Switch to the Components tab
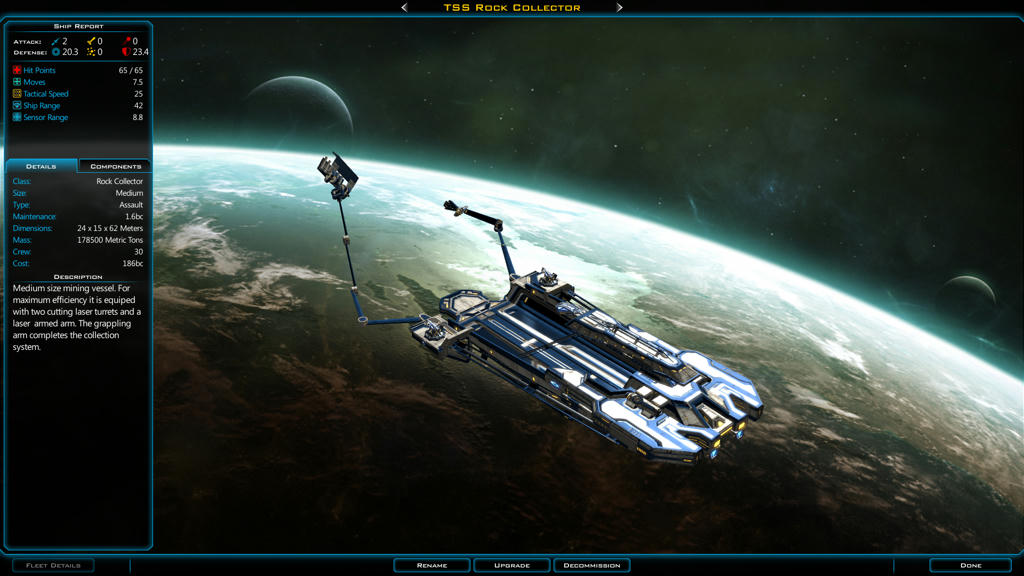This screenshot has width=1024, height=576. (x=115, y=166)
